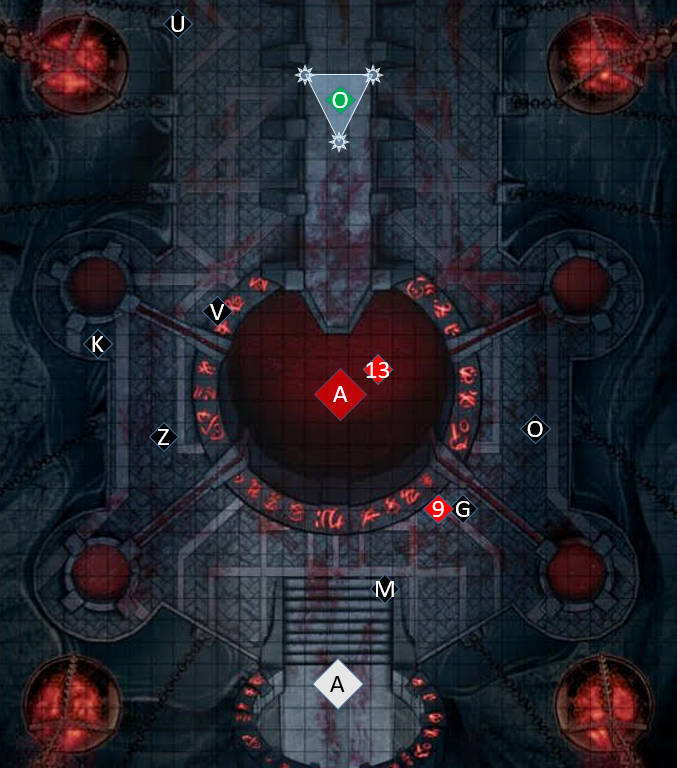This screenshot has height=768, width=677.
Task: Choose the black K diamond token
Action: [98, 344]
